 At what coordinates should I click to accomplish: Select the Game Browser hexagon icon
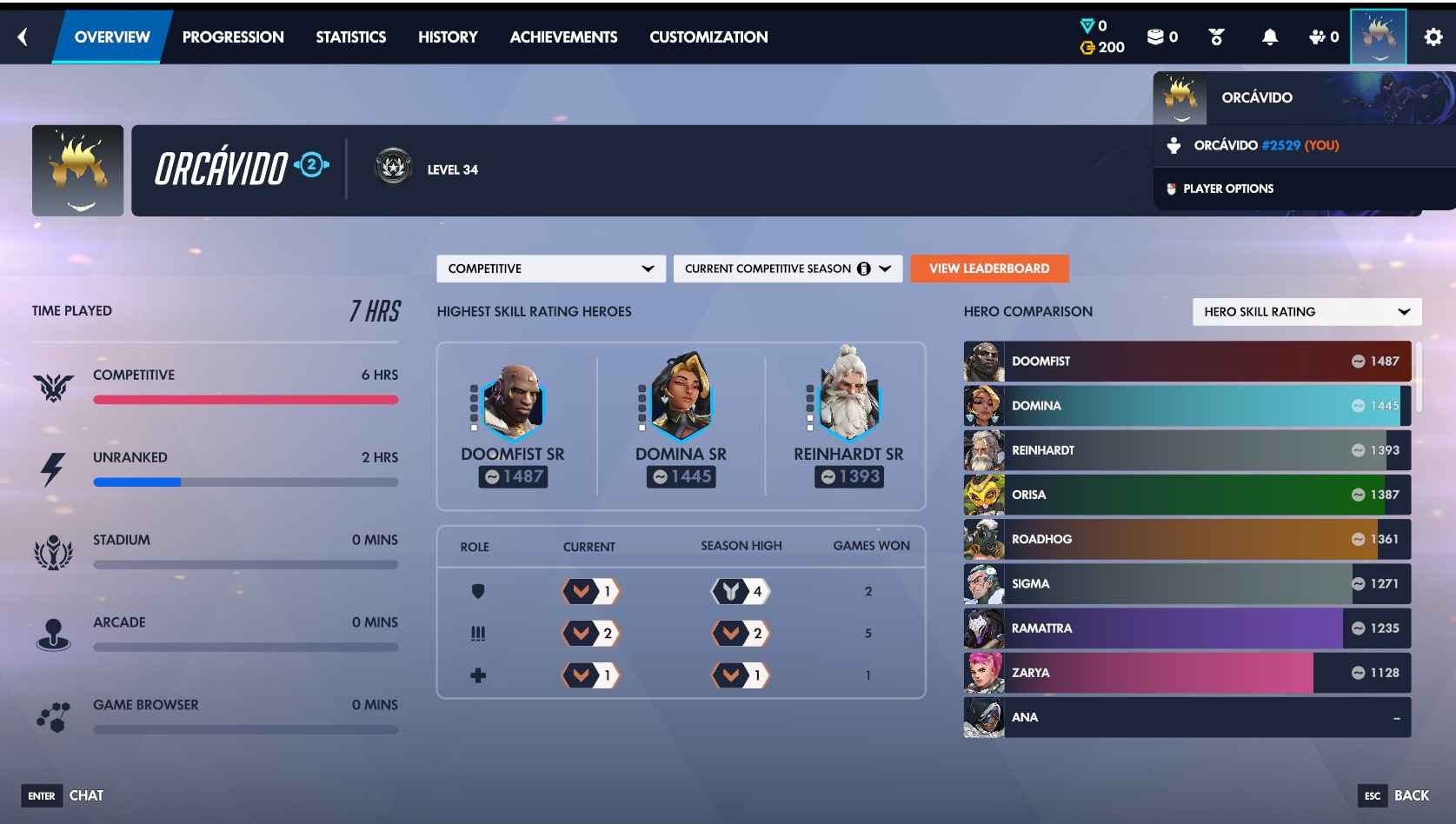click(55, 715)
